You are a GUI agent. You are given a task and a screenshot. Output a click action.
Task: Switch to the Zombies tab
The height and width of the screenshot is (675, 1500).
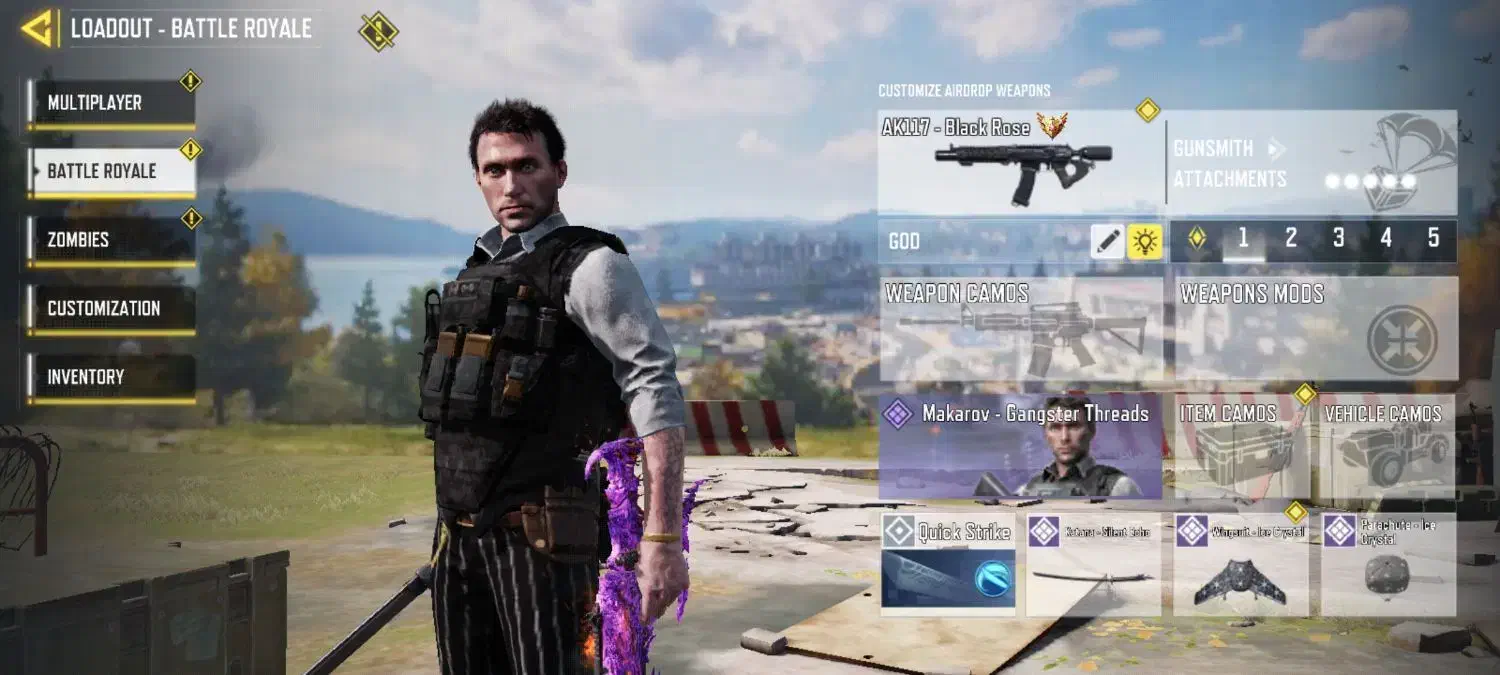tap(111, 240)
